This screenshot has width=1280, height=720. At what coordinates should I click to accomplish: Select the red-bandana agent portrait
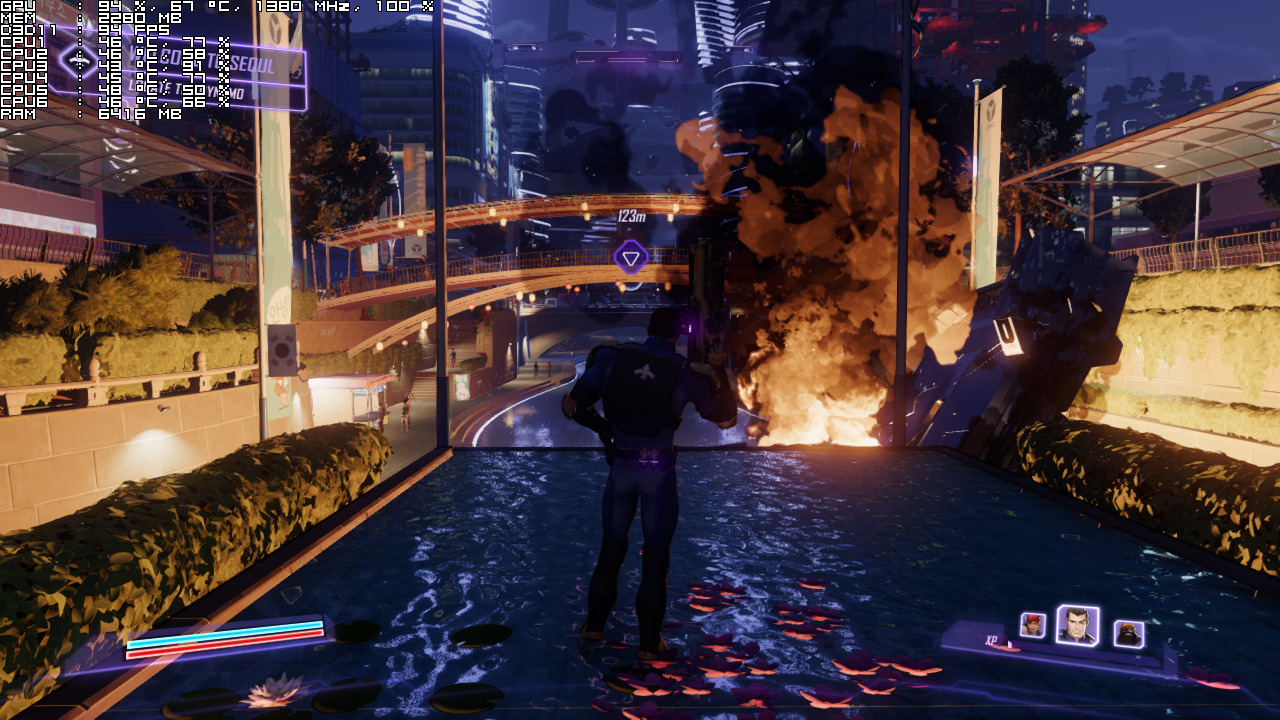pos(1032,625)
